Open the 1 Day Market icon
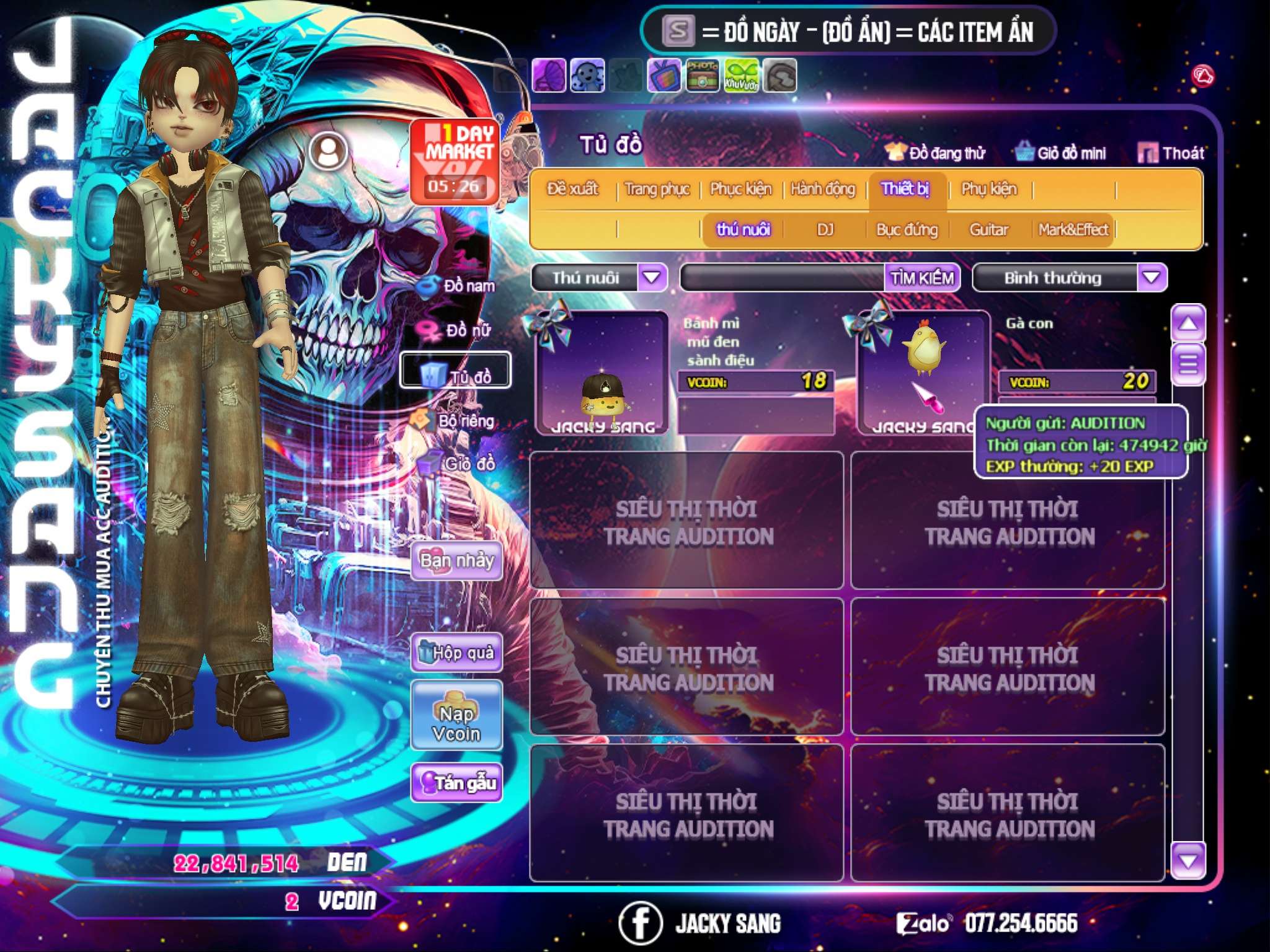Viewport: 1270px width, 952px height. tap(455, 161)
